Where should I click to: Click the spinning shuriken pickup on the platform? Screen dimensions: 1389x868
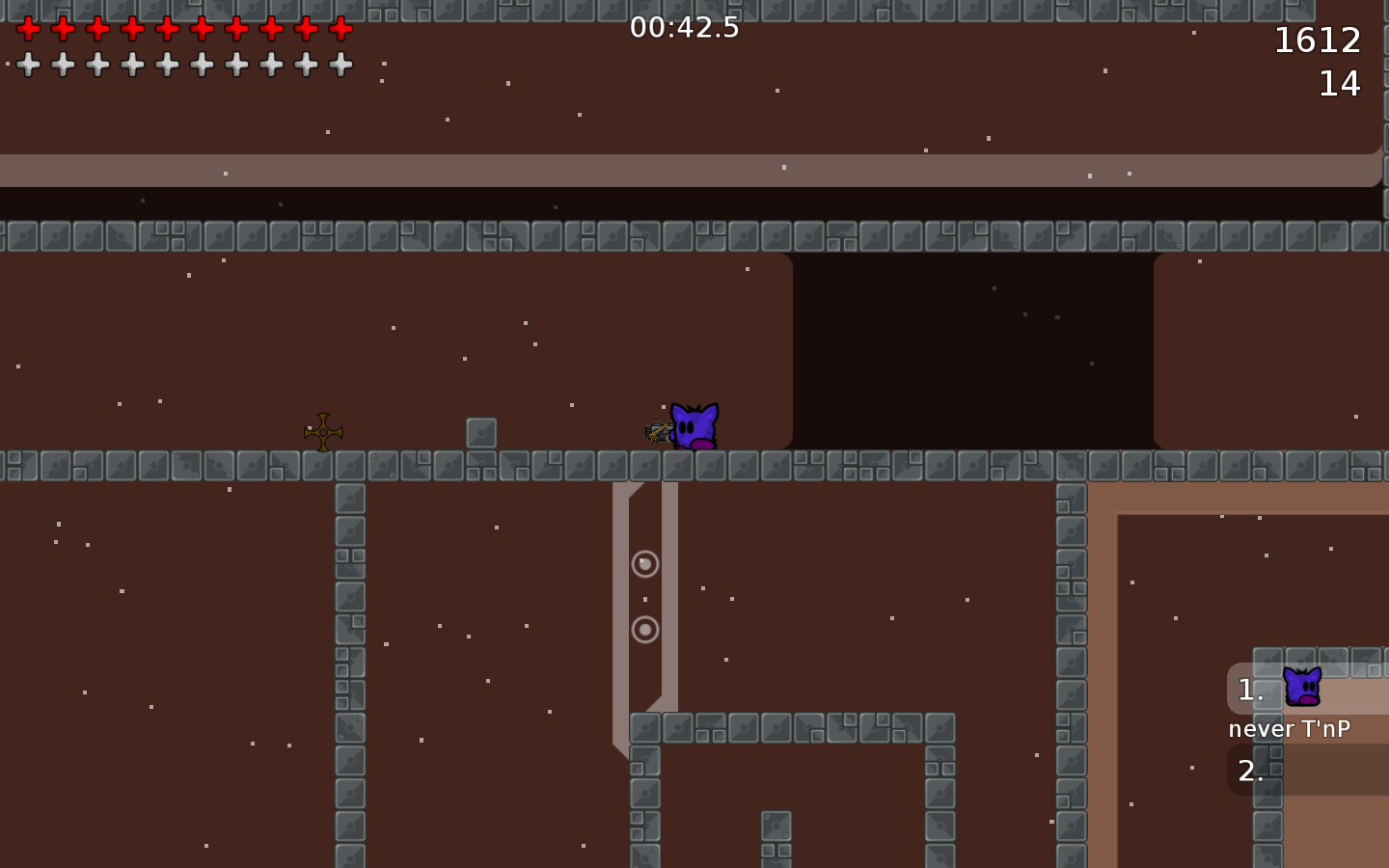point(321,432)
